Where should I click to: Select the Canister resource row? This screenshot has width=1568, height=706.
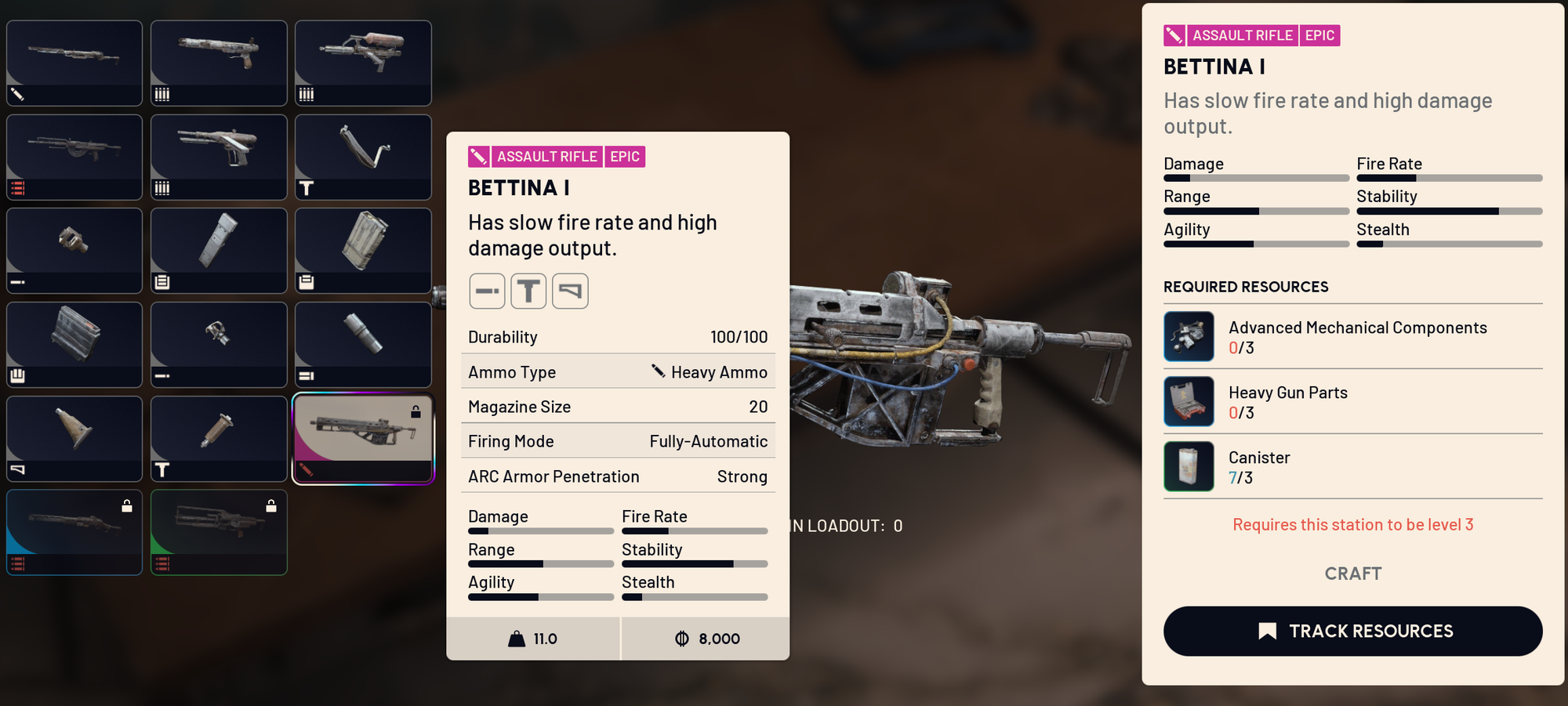(x=1352, y=466)
